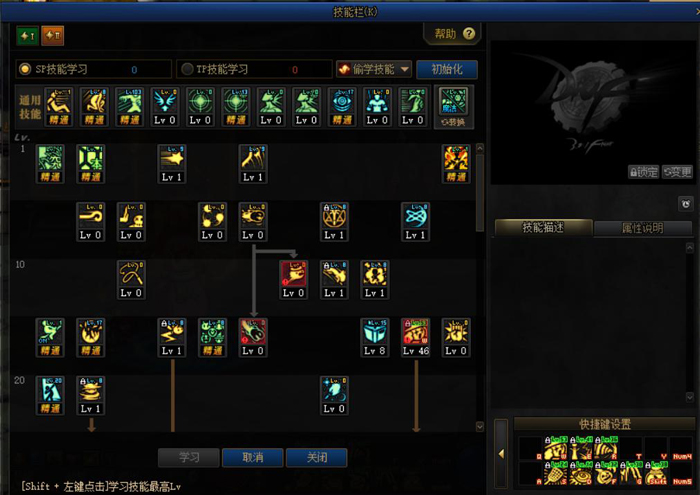The image size is (700, 495).
Task: Click the 锁定 lock button
Action: pos(644,172)
